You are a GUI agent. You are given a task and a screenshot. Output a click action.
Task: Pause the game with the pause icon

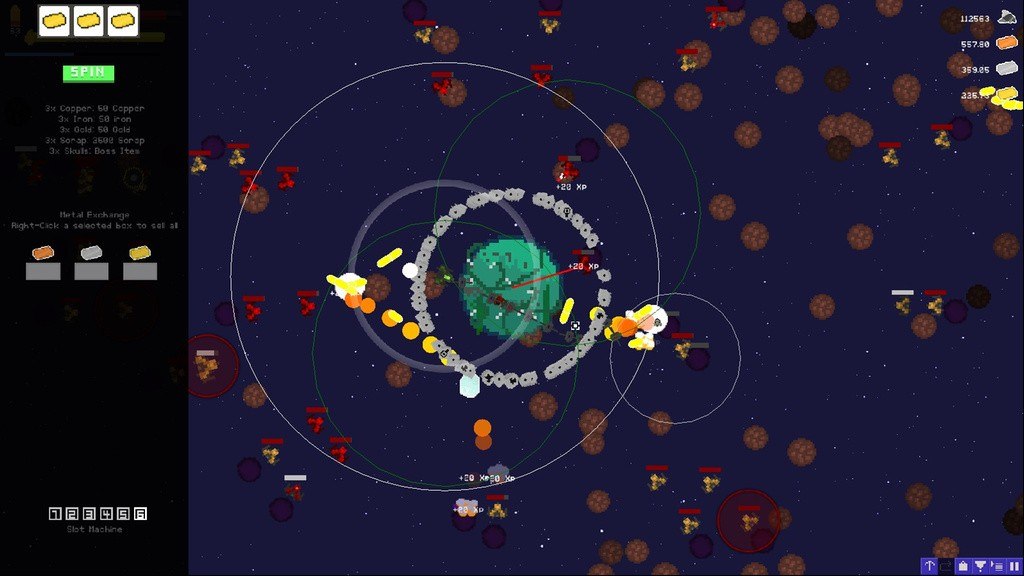click(x=1015, y=566)
